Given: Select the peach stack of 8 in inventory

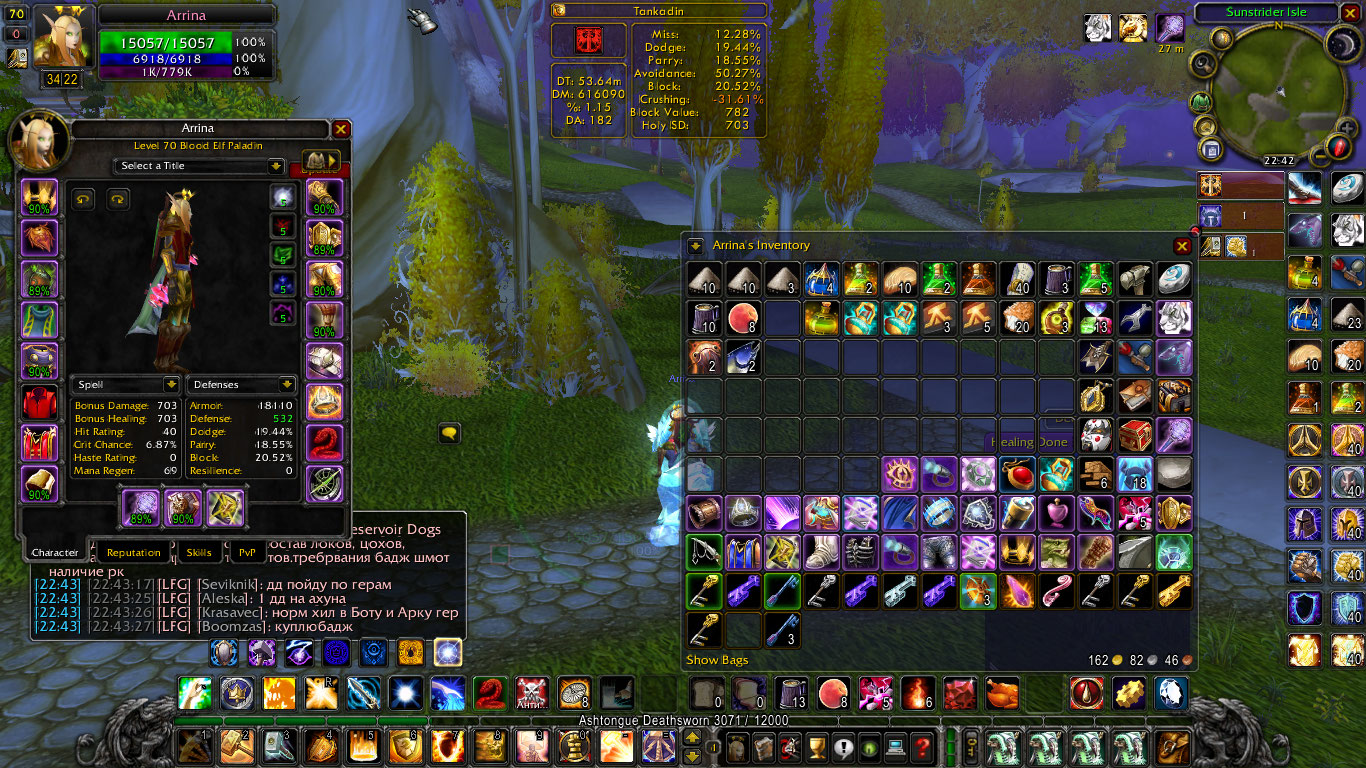Looking at the screenshot, I should 744,319.
